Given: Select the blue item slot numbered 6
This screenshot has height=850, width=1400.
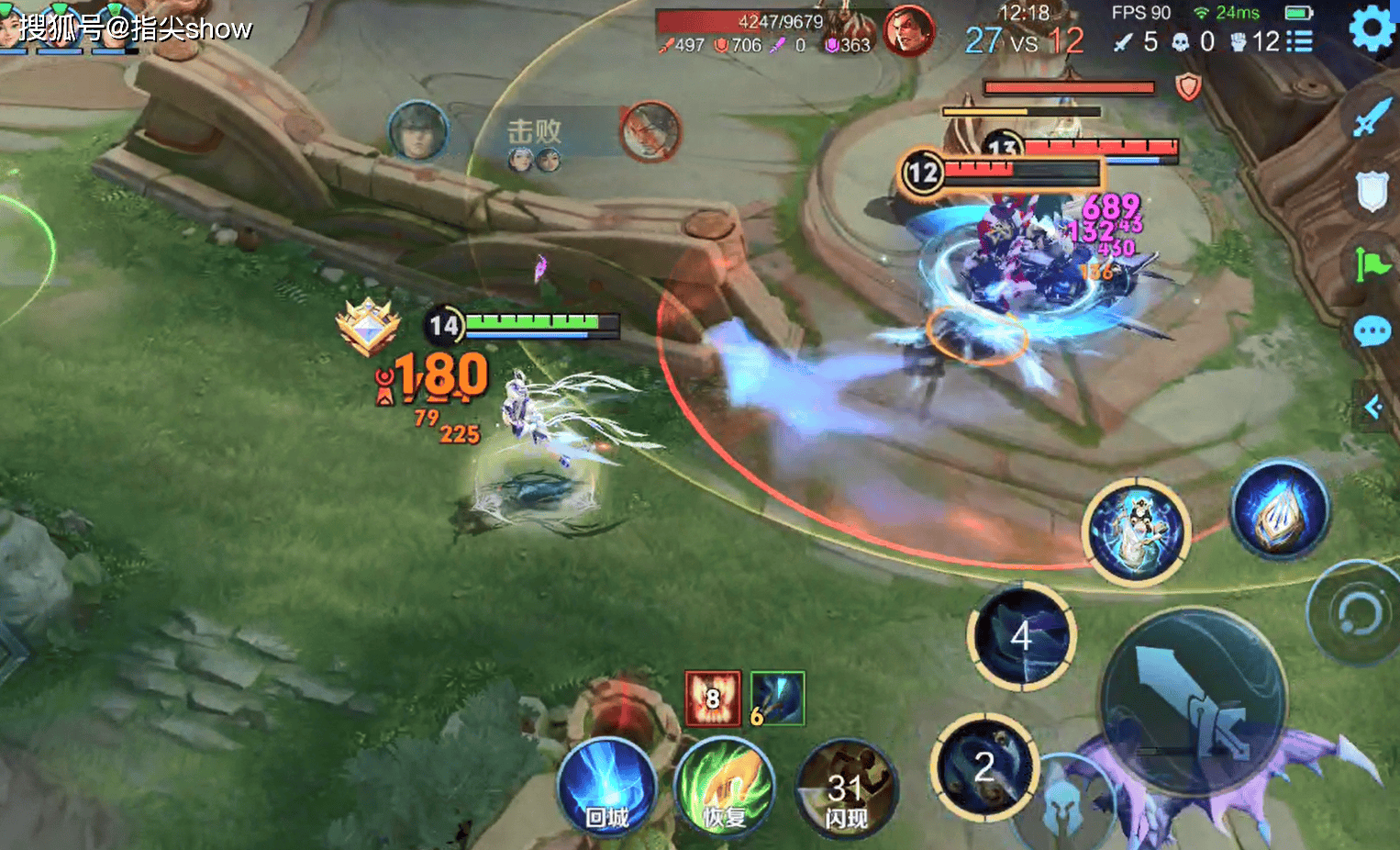Looking at the screenshot, I should pos(777,699).
